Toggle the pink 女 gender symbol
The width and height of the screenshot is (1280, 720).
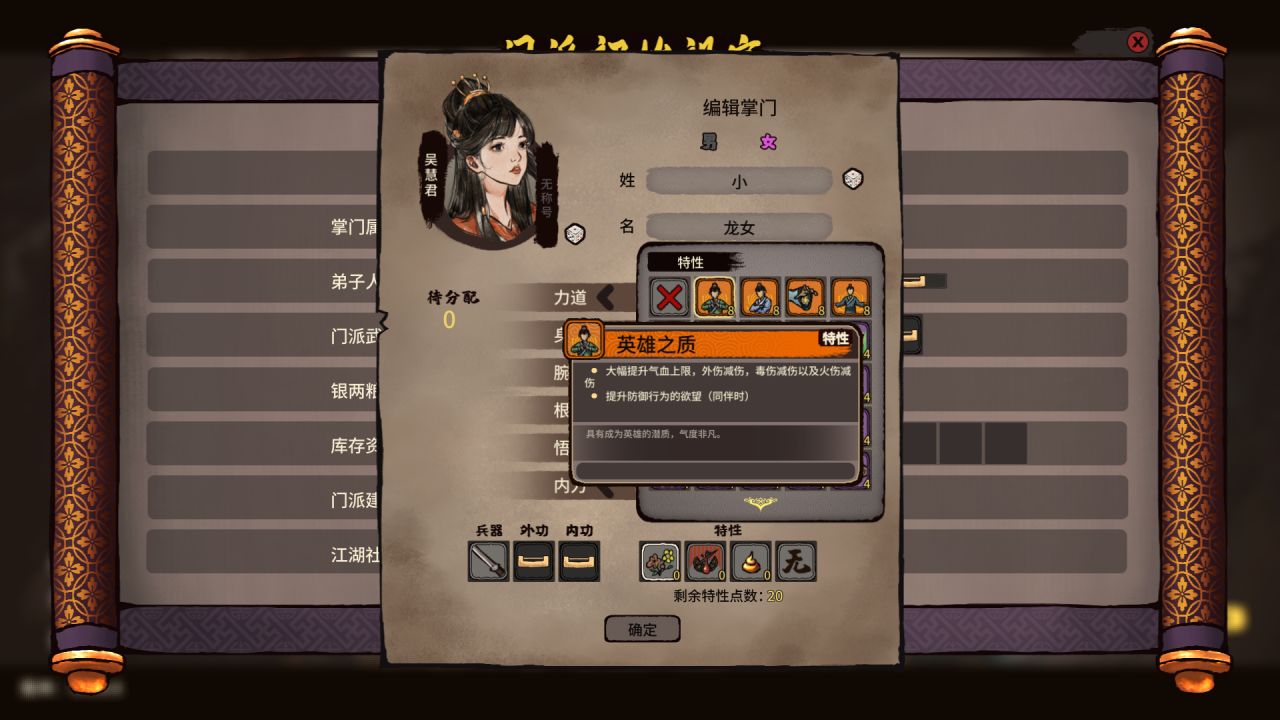(x=768, y=142)
